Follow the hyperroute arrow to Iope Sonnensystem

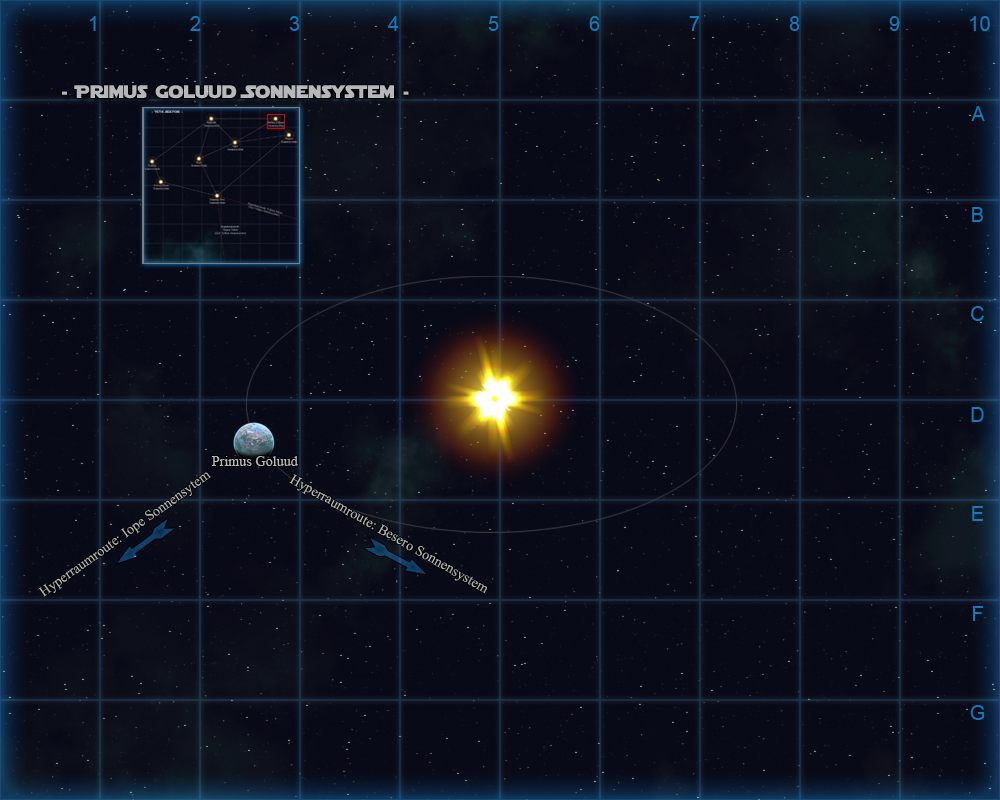pyautogui.click(x=145, y=541)
